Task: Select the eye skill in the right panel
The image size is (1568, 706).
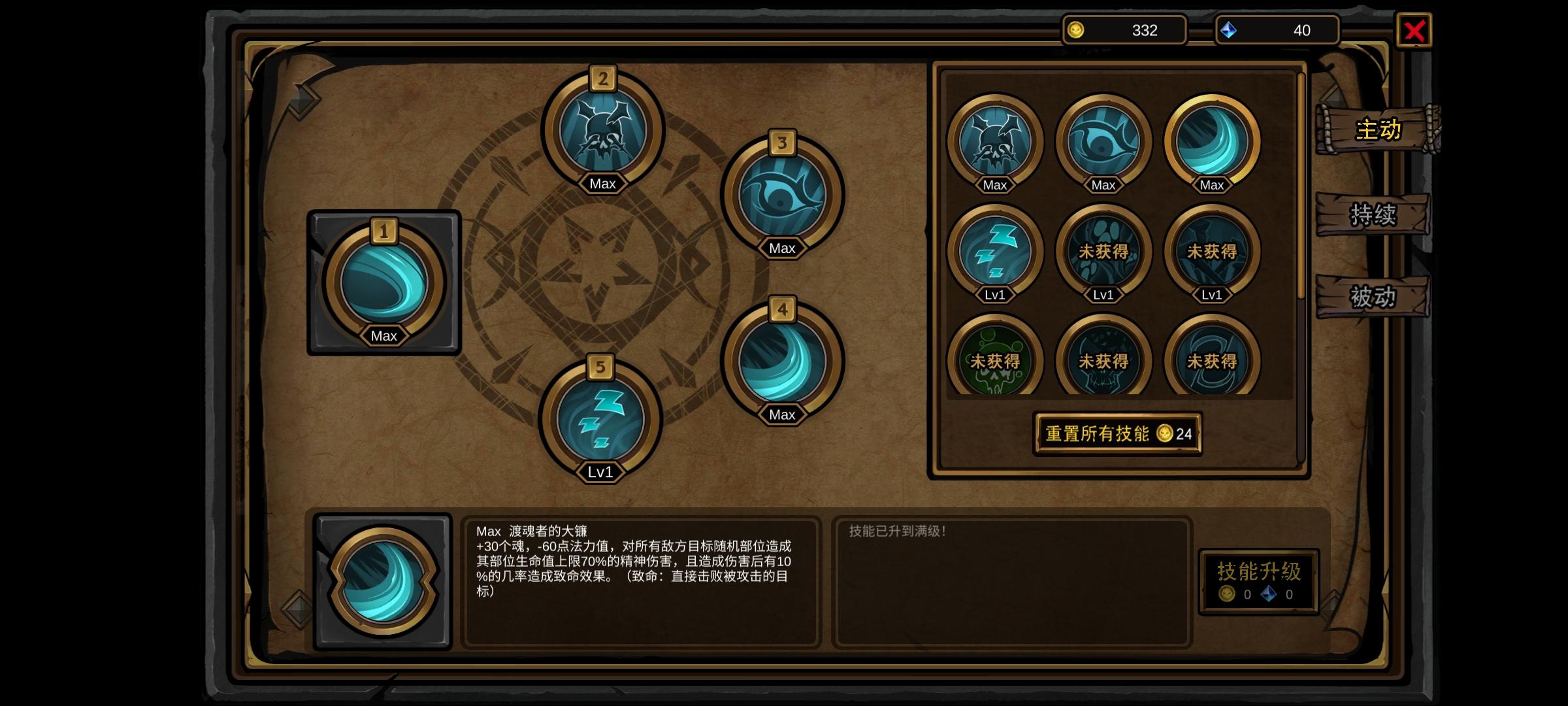Action: point(1103,139)
